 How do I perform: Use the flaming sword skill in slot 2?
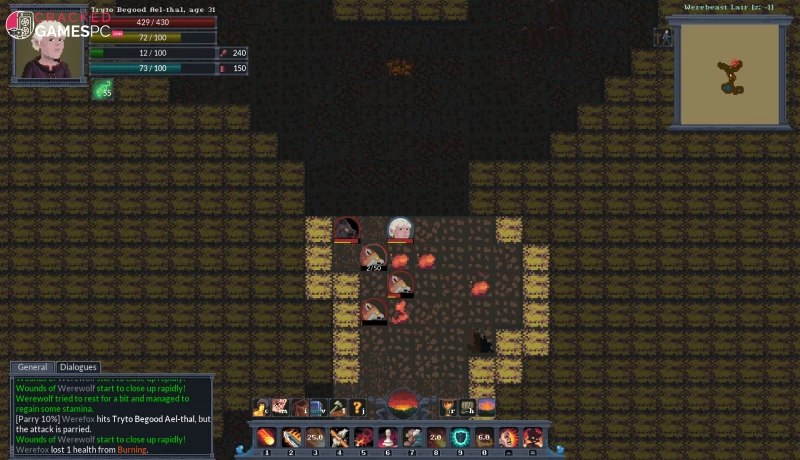291,437
